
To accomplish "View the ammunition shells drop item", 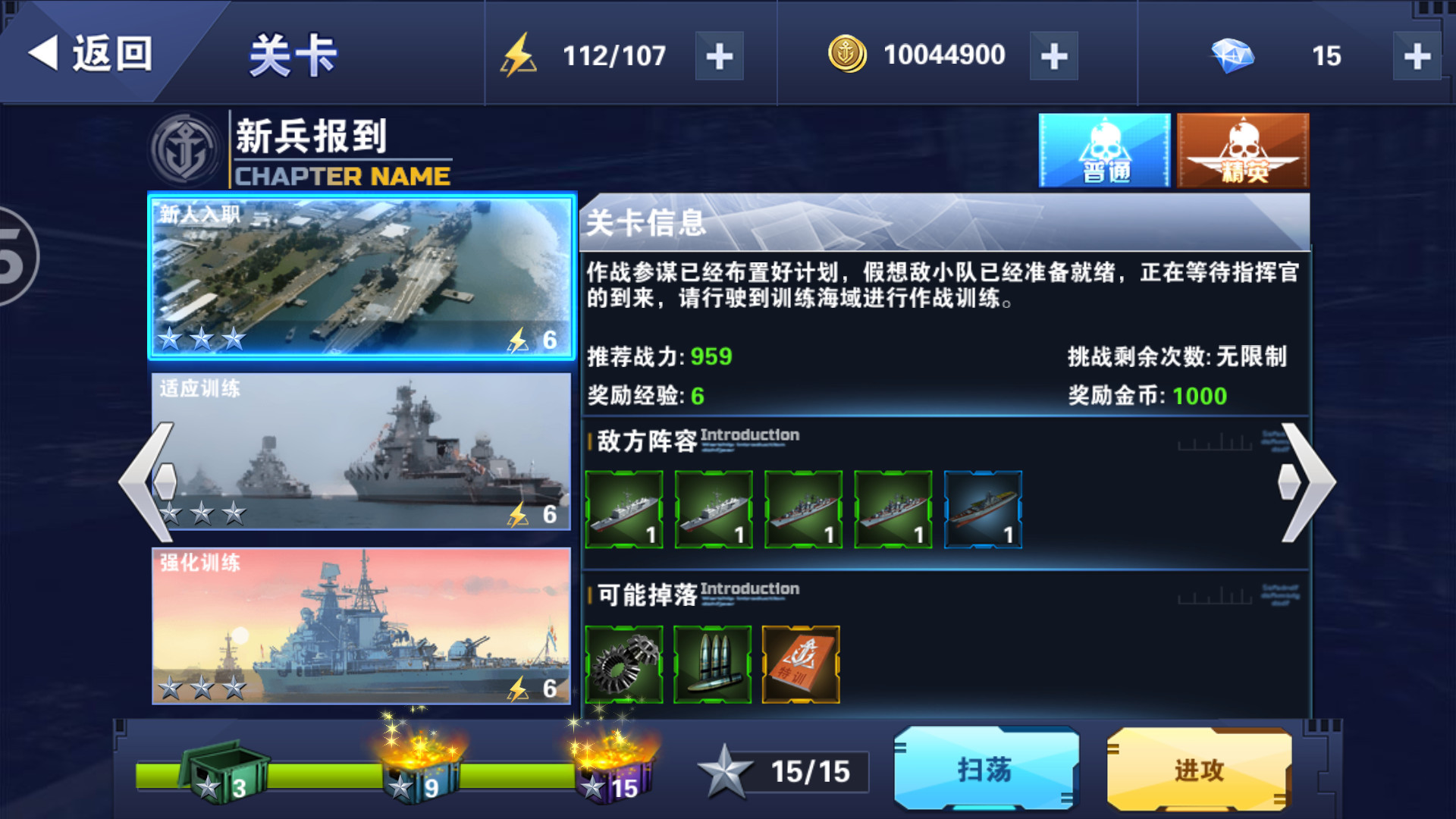I will coord(714,664).
